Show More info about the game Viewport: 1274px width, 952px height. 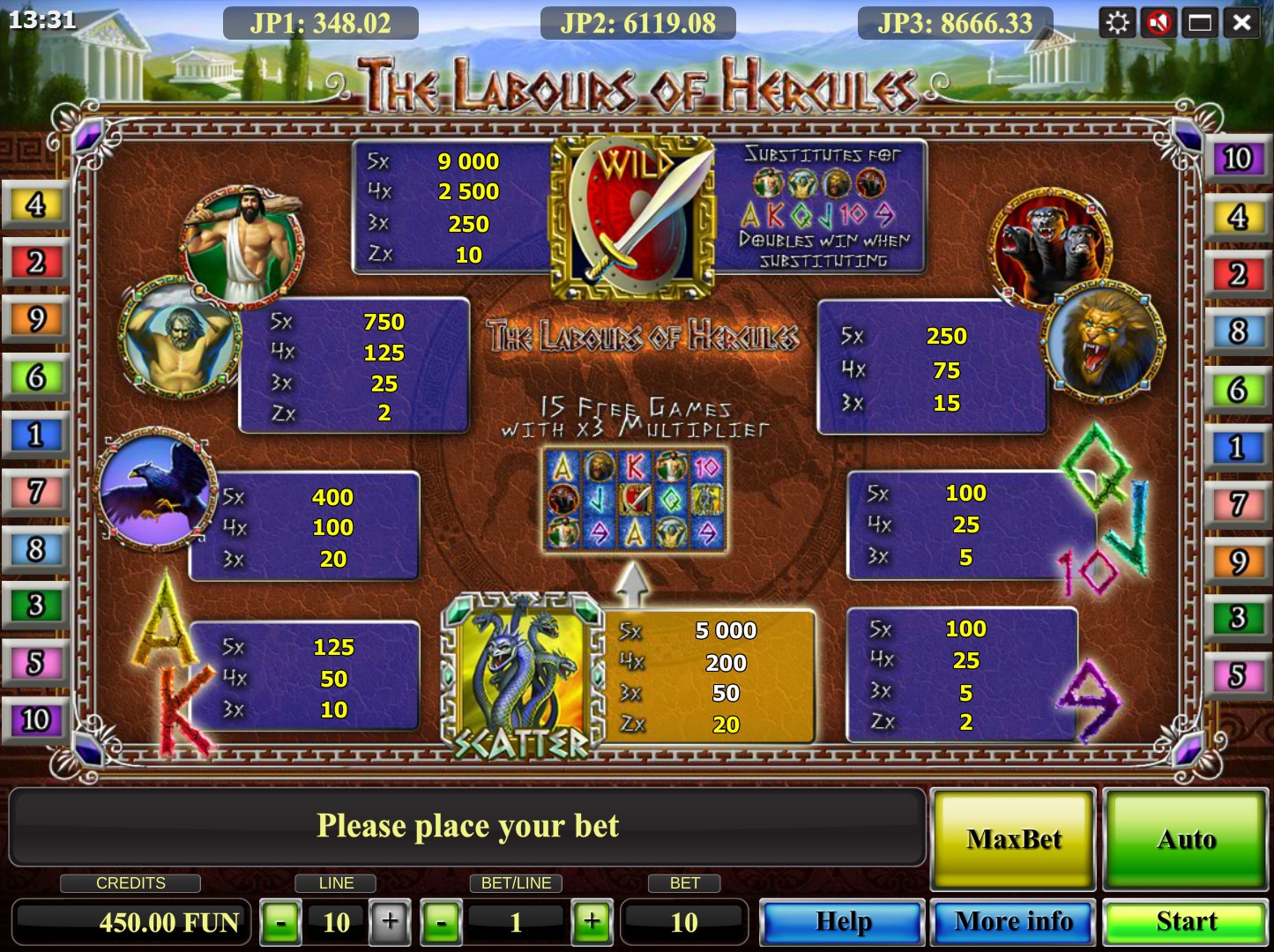(x=1013, y=922)
